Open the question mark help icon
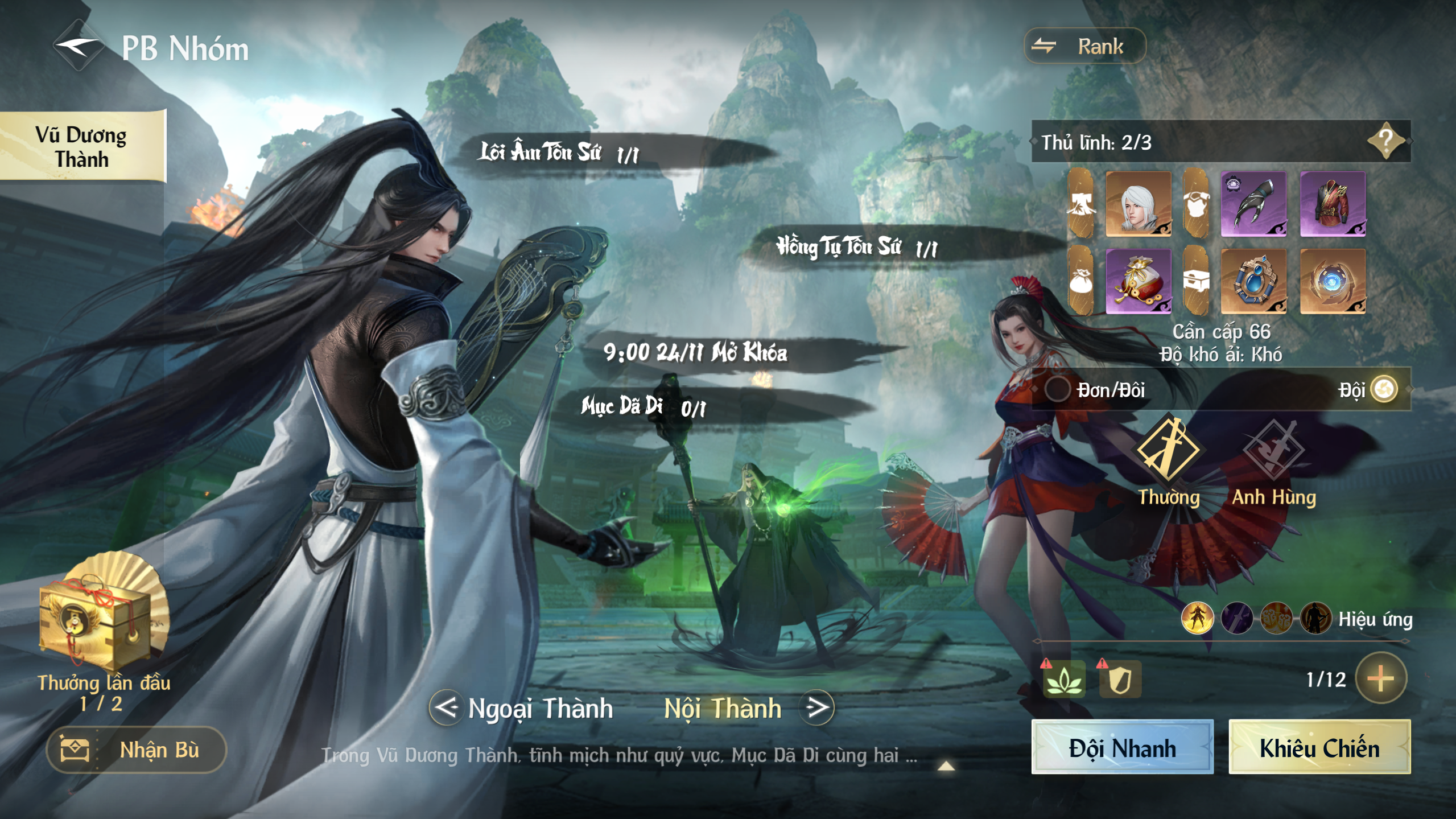 pyautogui.click(x=1386, y=141)
